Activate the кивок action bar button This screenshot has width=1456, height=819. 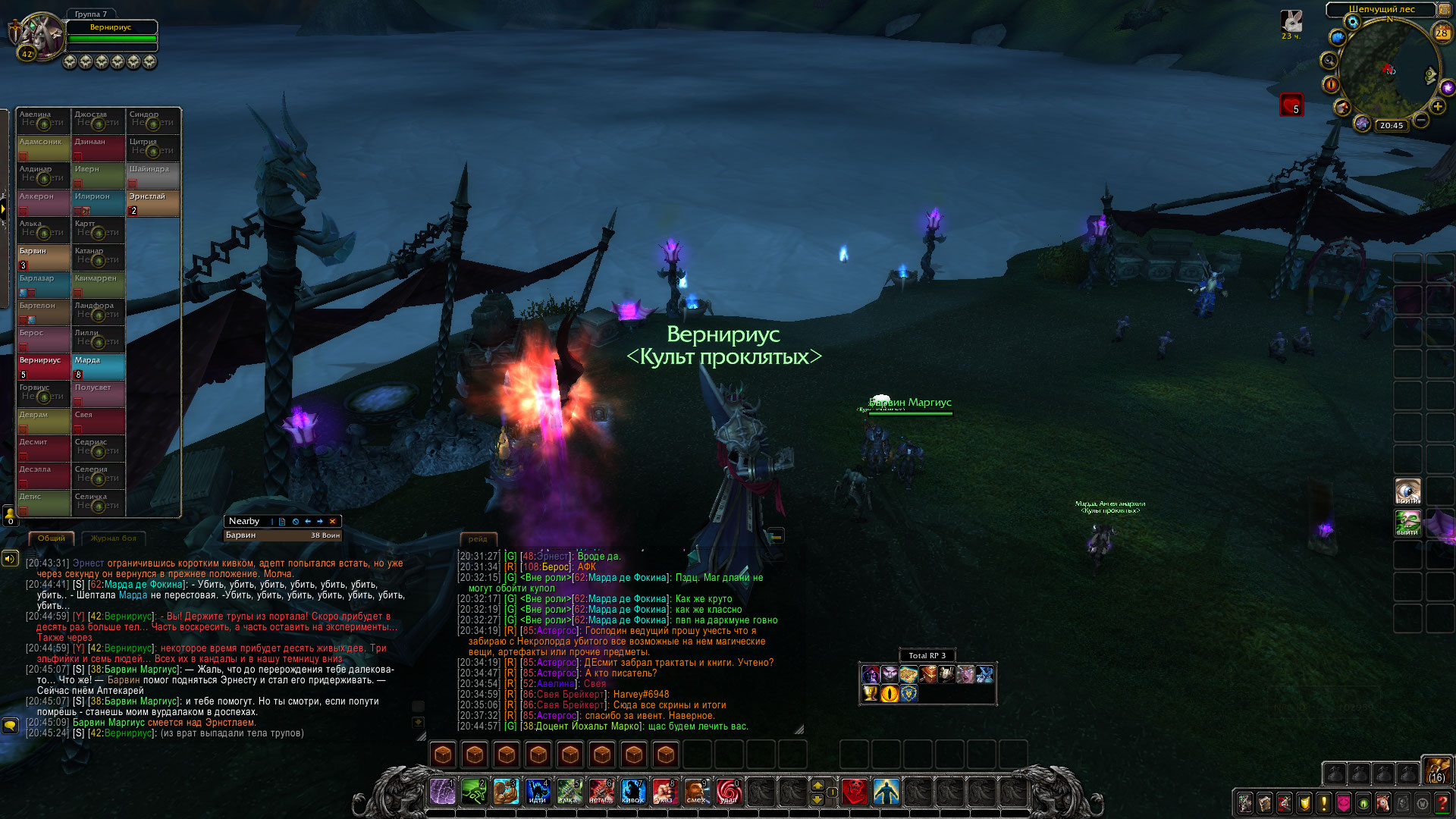(x=633, y=792)
